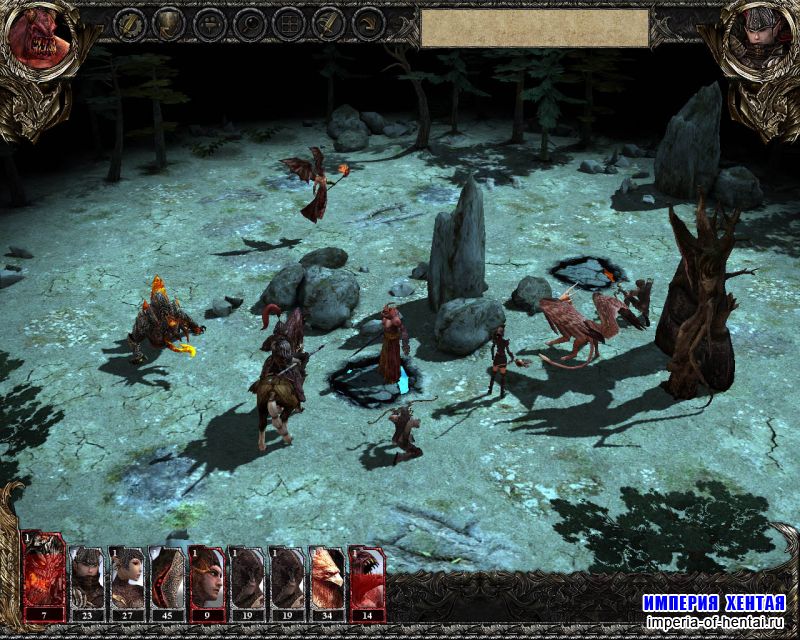Pick the scaled hood card numbered 45
Viewport: 800px width, 640px height.
[167, 577]
